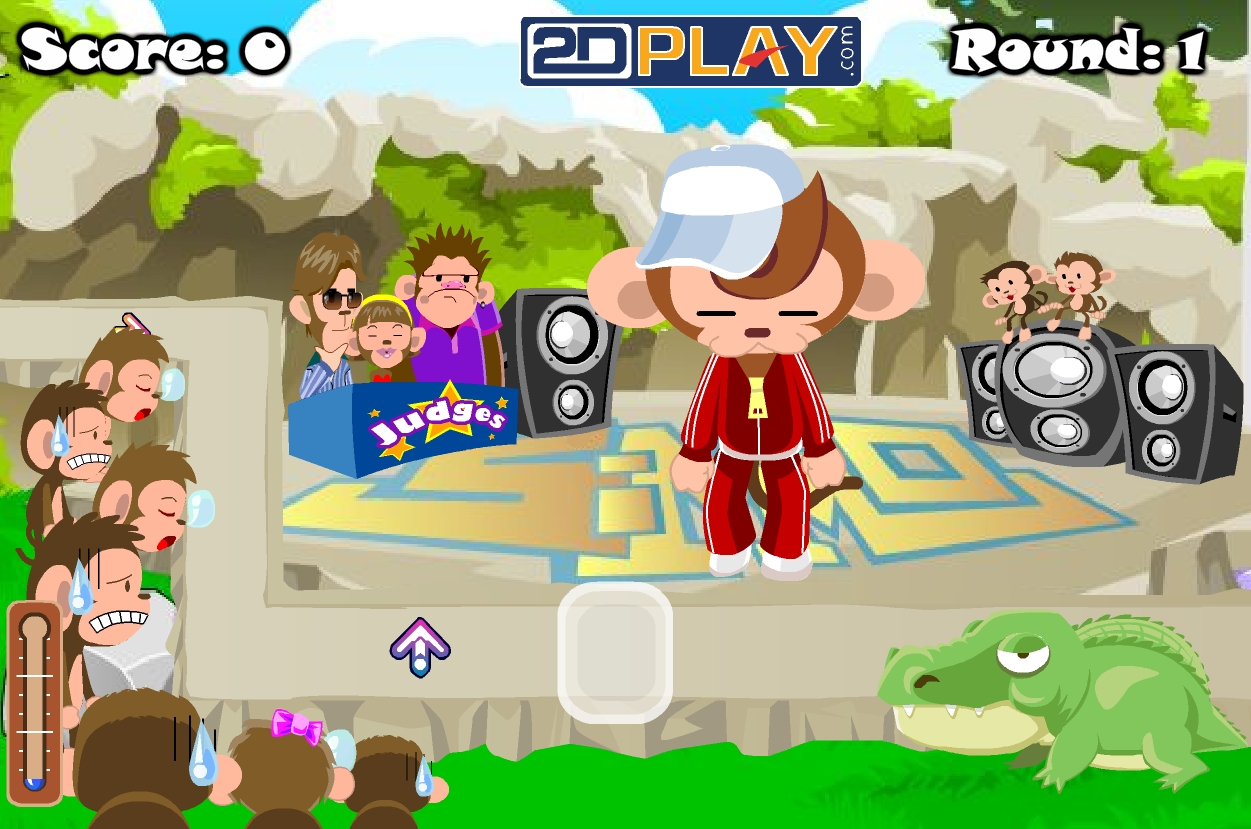Click the translucent square beat target pad
This screenshot has width=1251, height=829.
(x=615, y=652)
